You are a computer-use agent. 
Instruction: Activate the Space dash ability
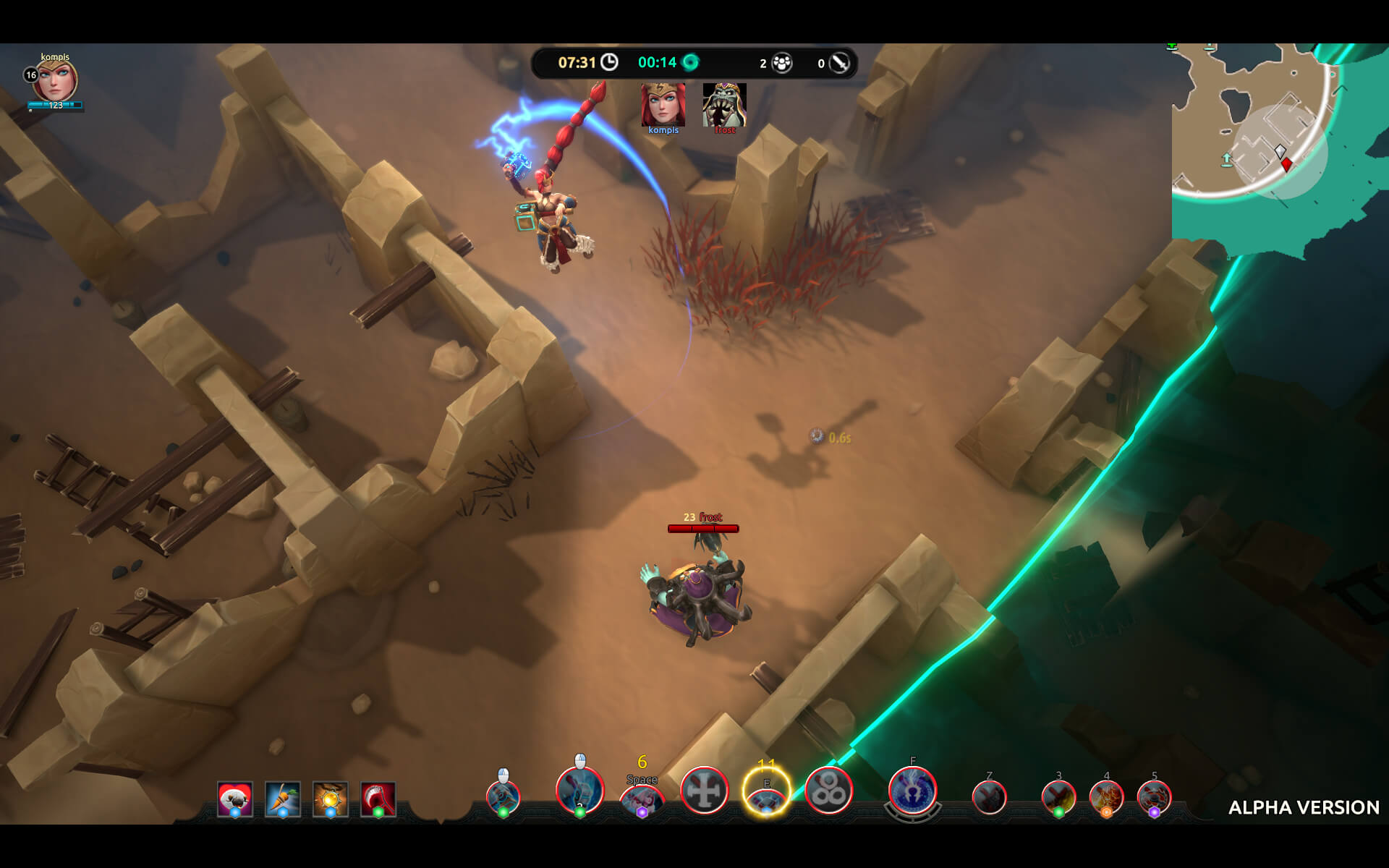point(642,800)
